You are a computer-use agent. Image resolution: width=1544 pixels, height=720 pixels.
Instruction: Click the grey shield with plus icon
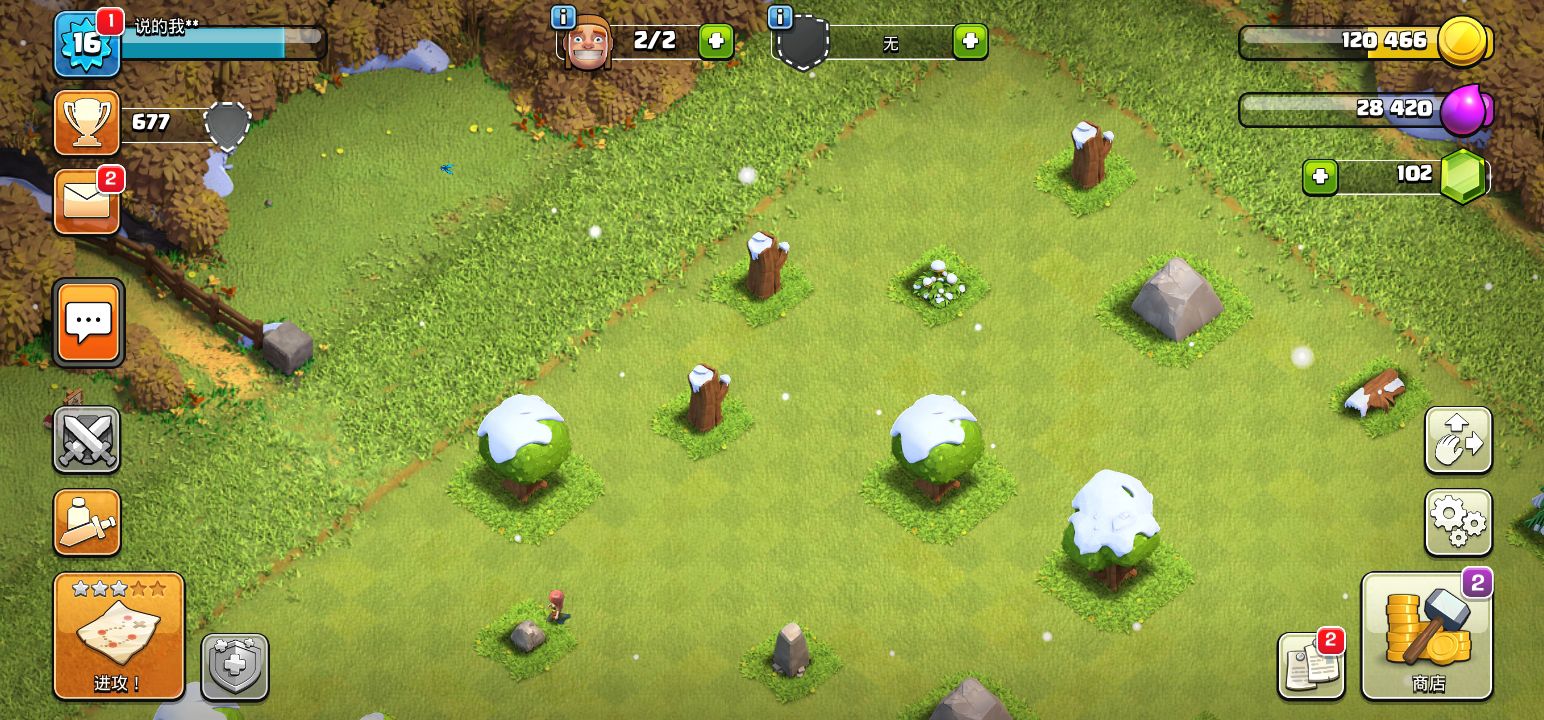[235, 667]
